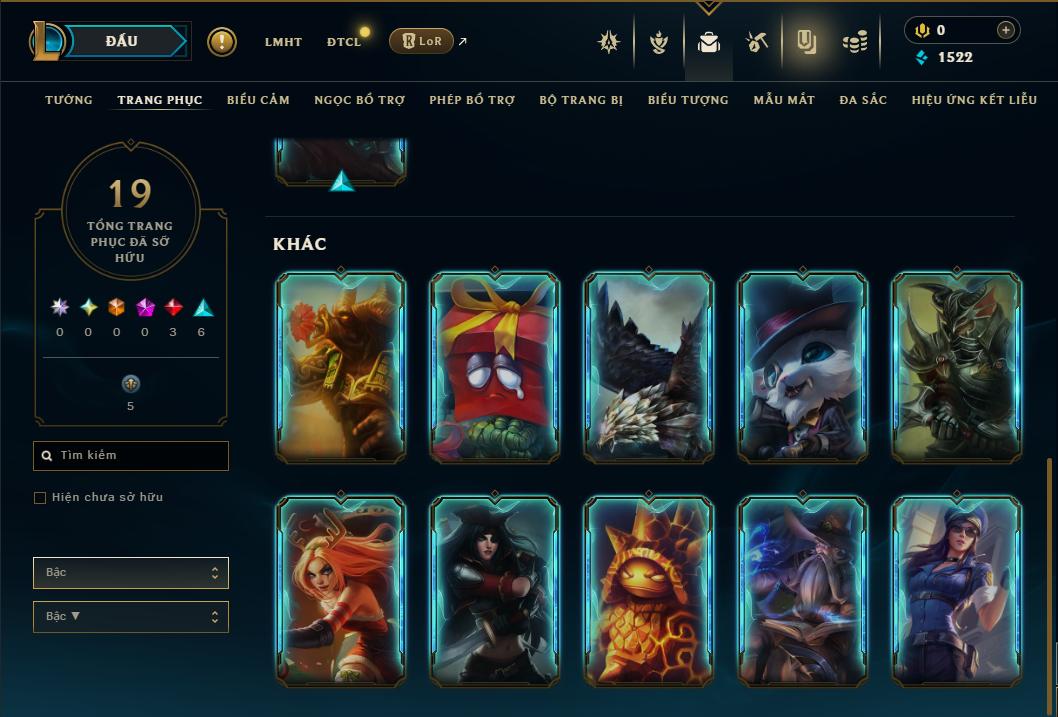This screenshot has width=1058, height=717.
Task: Toggle the Hiện chưa sở hữu checkbox
Action: point(40,498)
